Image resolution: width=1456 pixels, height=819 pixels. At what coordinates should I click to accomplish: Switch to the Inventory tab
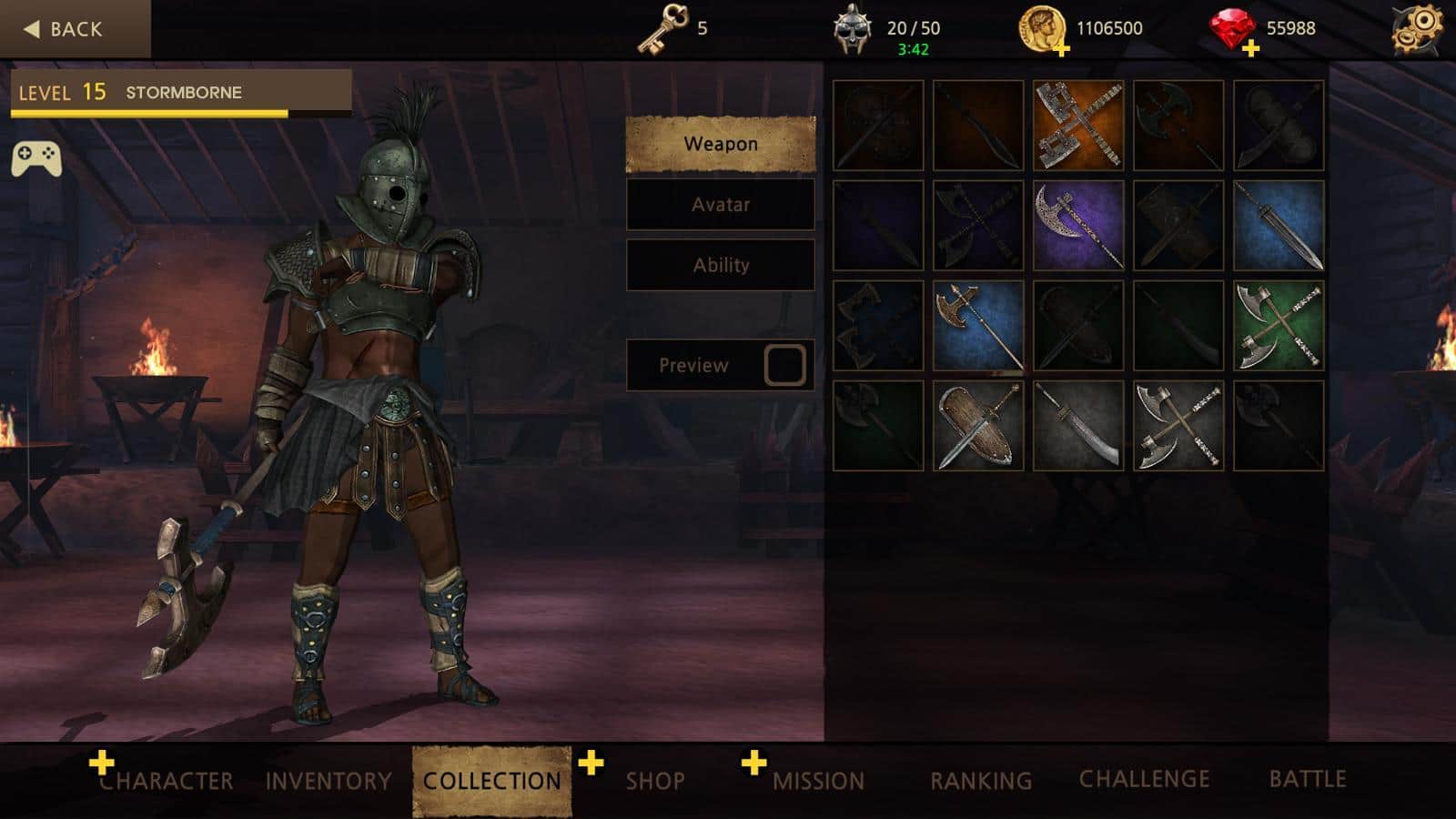329,781
